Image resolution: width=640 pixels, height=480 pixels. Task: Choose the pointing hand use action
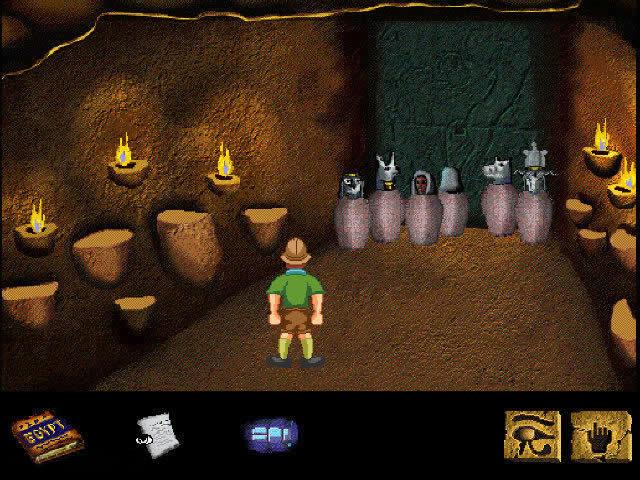point(599,435)
